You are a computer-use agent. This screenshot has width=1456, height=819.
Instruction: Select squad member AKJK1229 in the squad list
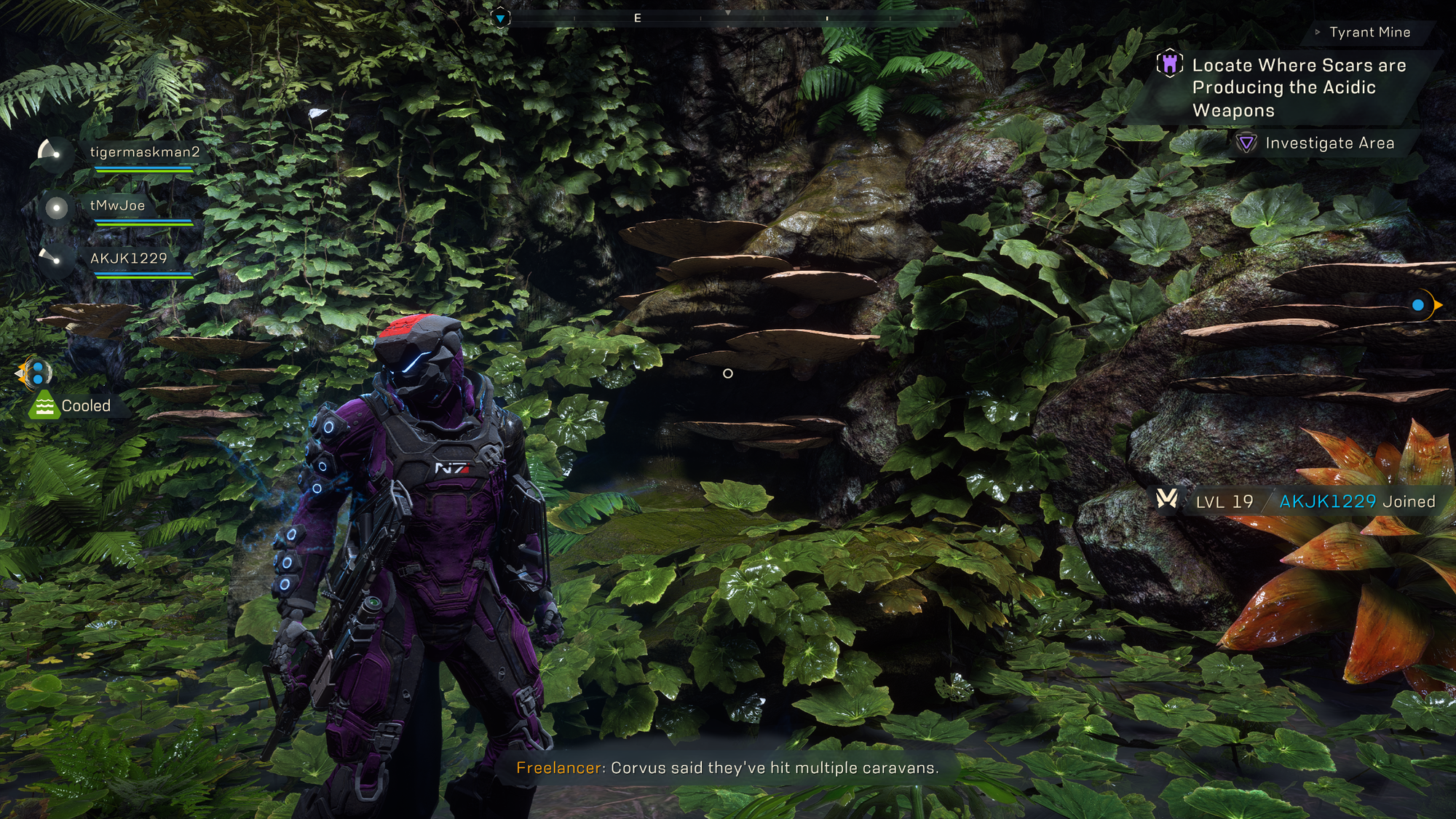(128, 258)
